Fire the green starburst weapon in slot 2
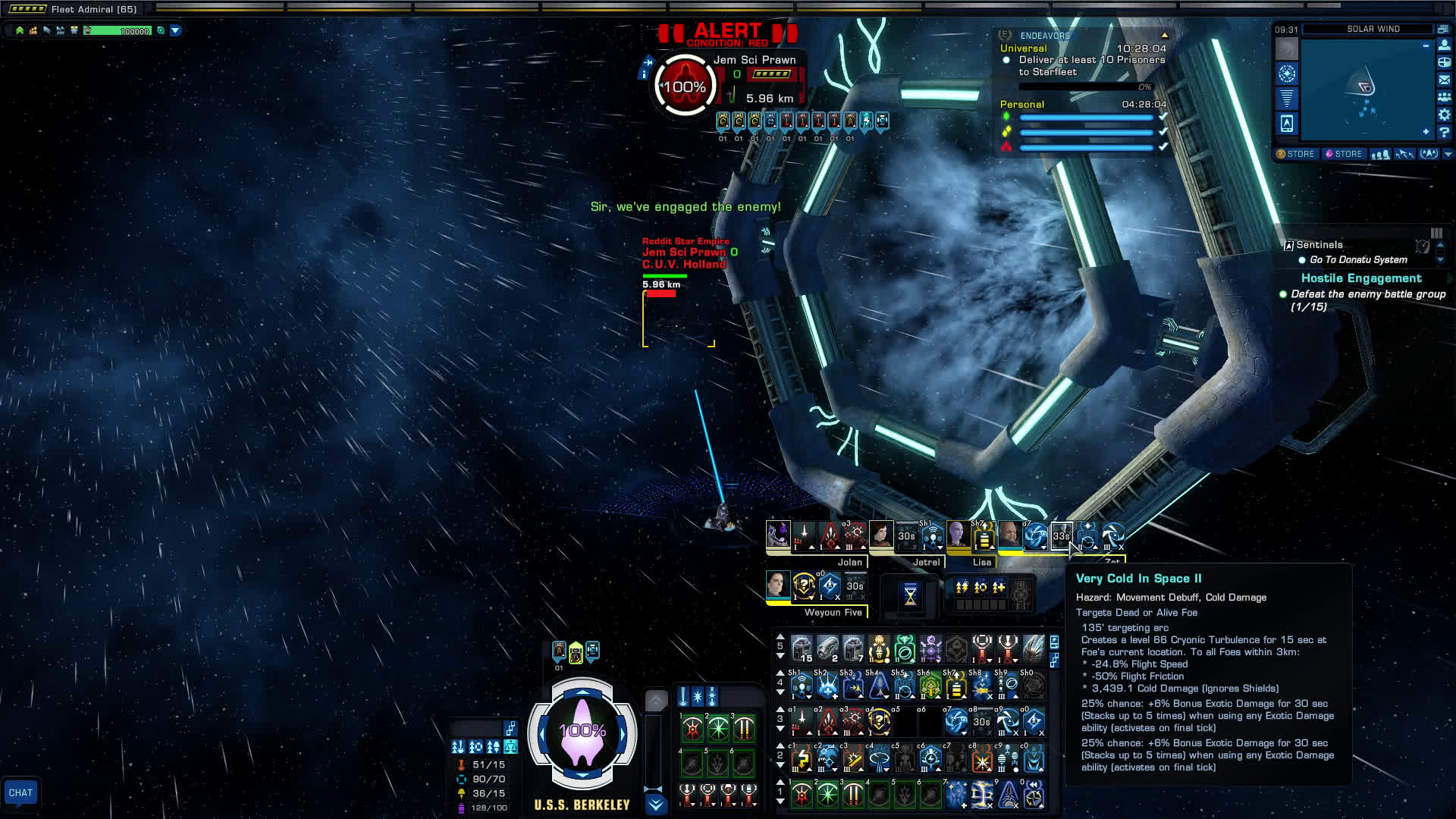 [717, 729]
